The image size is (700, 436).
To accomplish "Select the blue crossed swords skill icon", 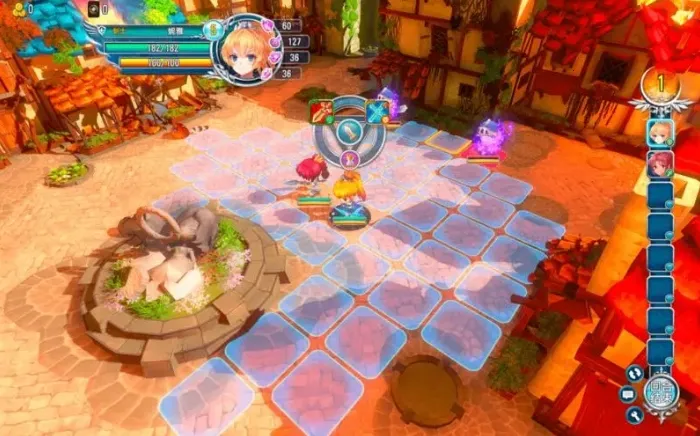I will (377, 111).
